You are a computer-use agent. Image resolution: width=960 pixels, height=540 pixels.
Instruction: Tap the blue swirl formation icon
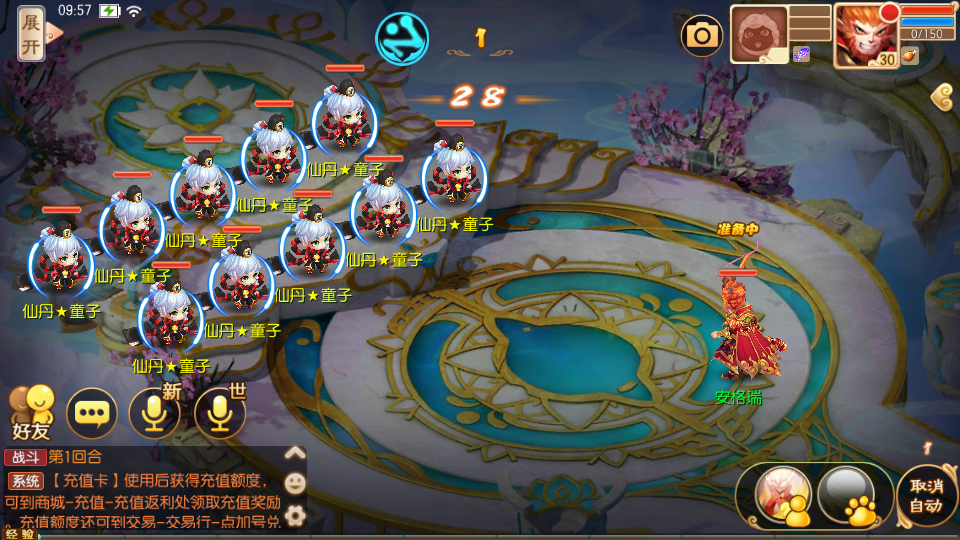coord(401,37)
